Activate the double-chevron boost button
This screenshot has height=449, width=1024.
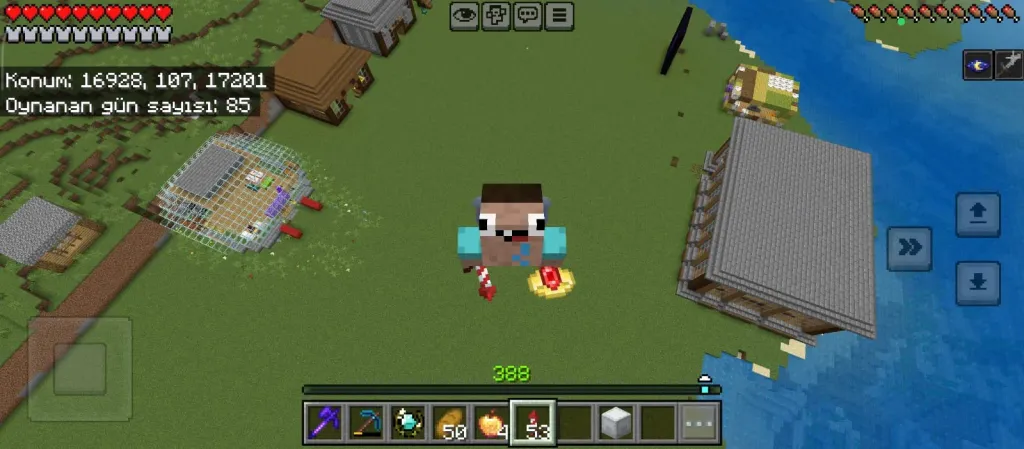(x=910, y=249)
